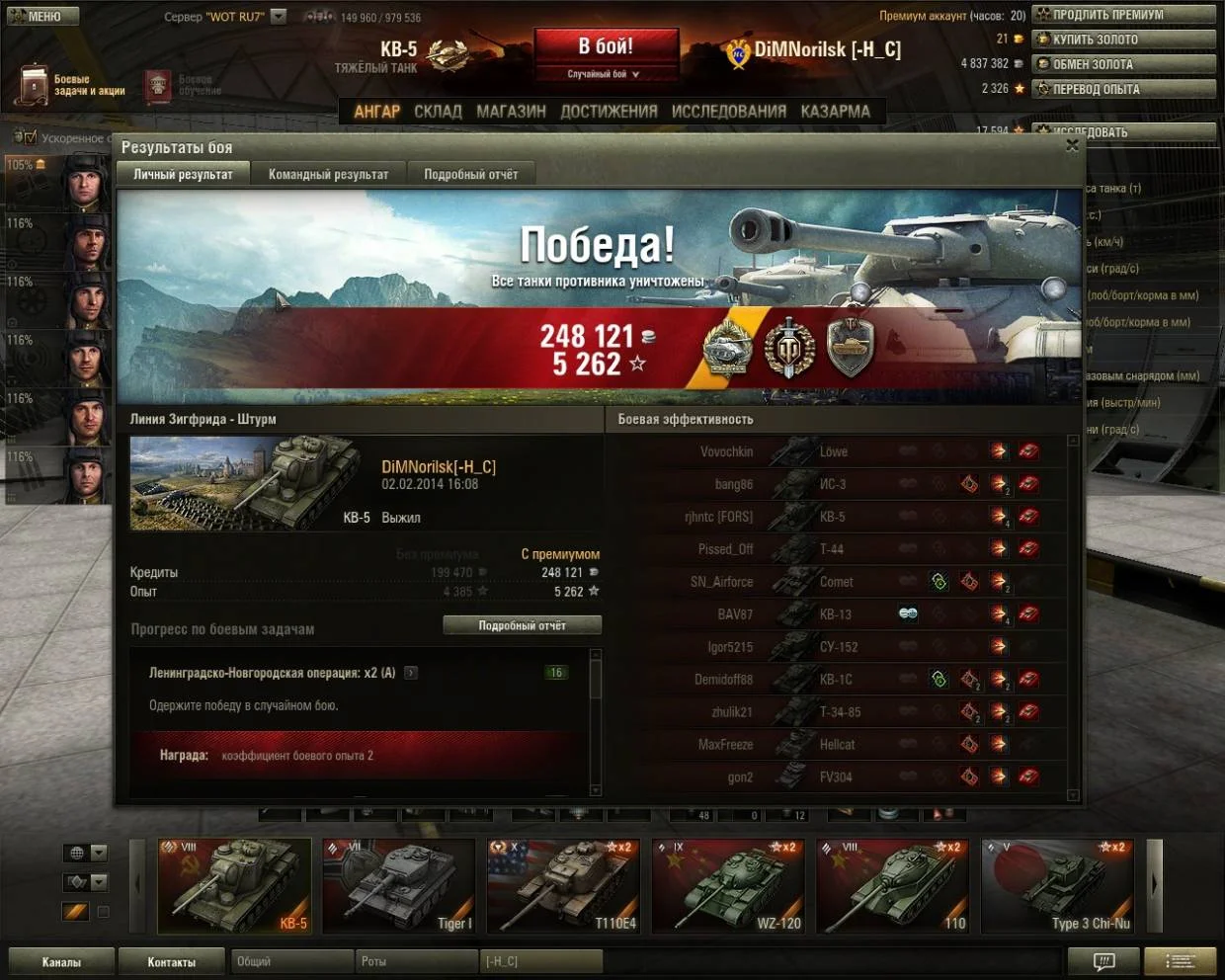Viewport: 1225px width, 980px height.
Task: Visit the КАЗАРМА barracks
Action: coord(835,112)
